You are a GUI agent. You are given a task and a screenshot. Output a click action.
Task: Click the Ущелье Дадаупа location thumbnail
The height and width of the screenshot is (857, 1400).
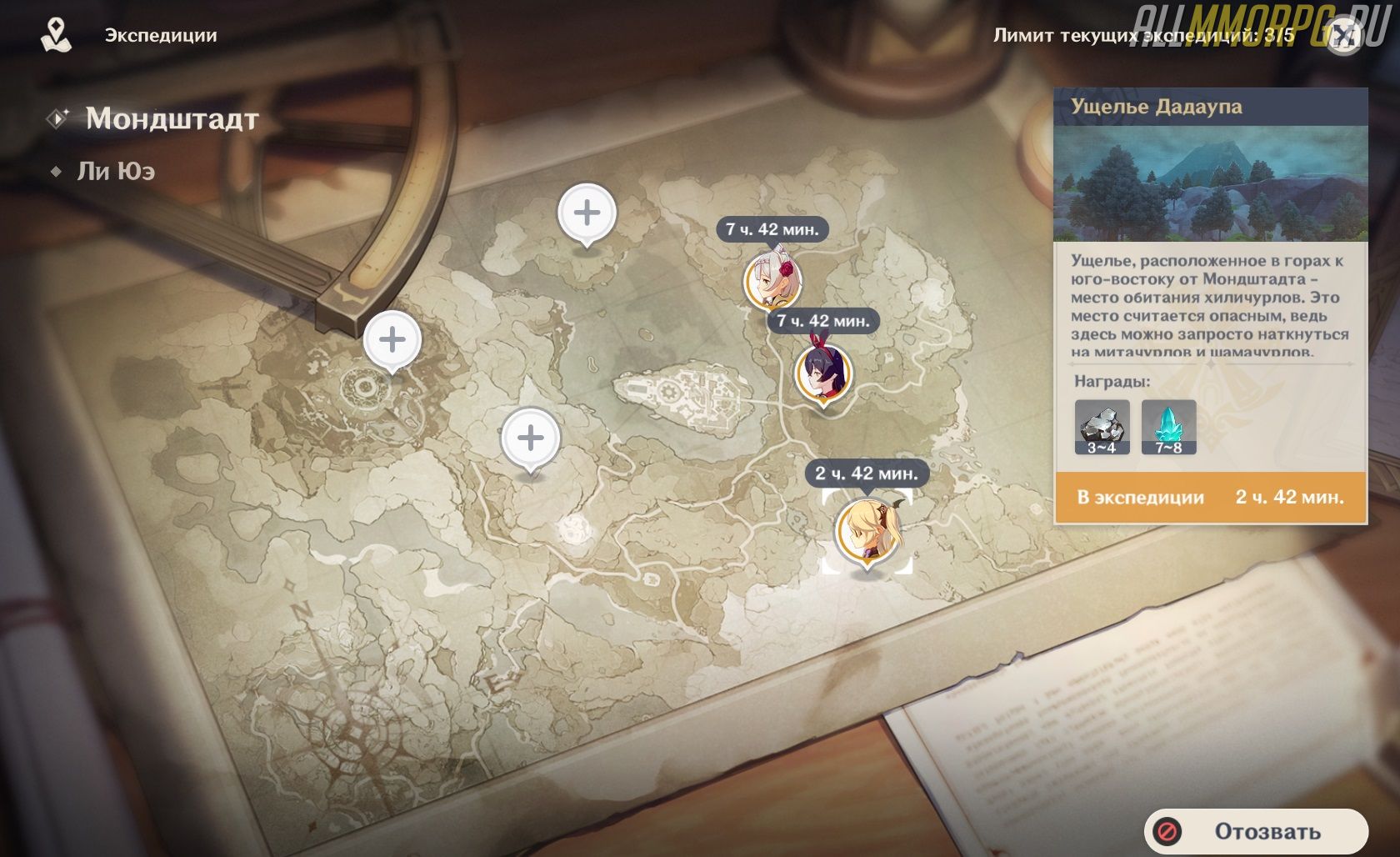tap(1210, 183)
